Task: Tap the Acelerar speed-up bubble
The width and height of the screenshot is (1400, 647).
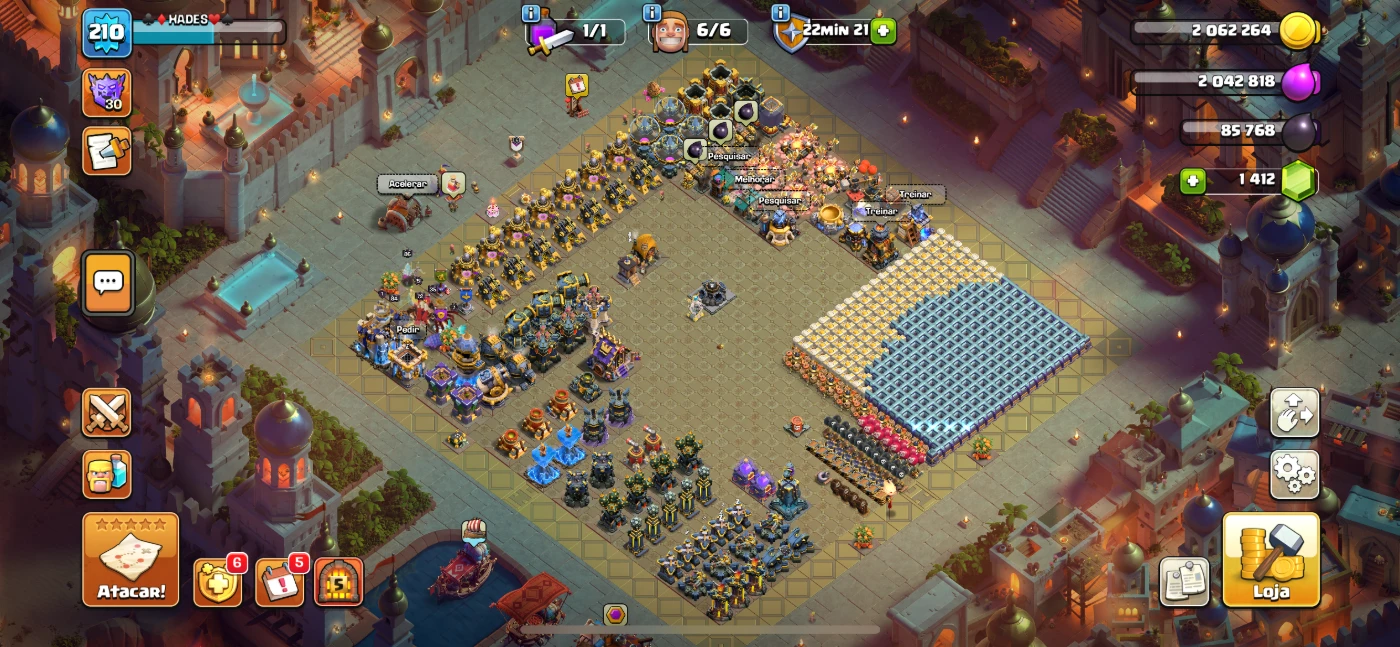Action: (x=408, y=184)
